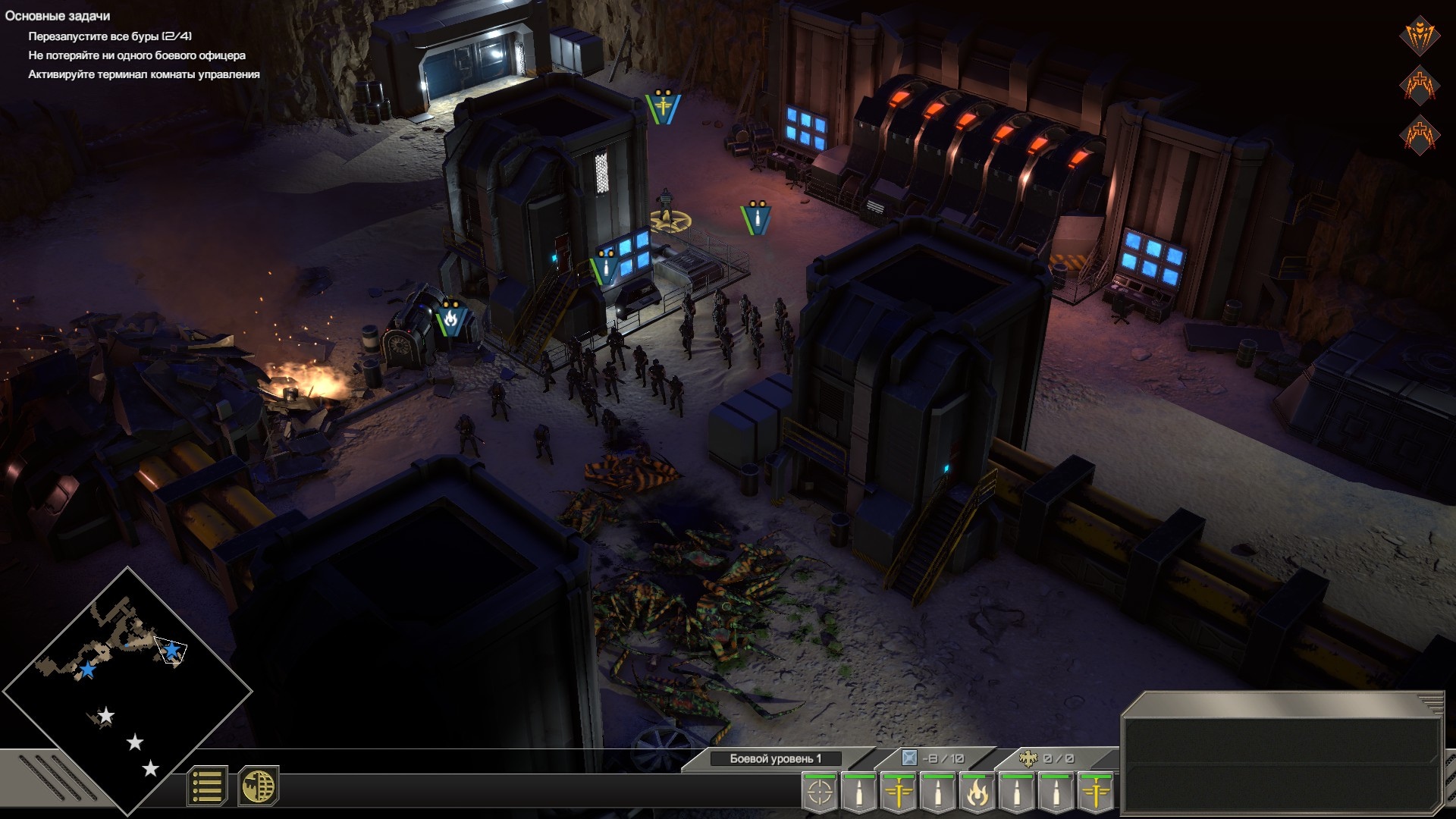Click the top bug-head alert icon
The image size is (1456, 819).
coord(1420,35)
